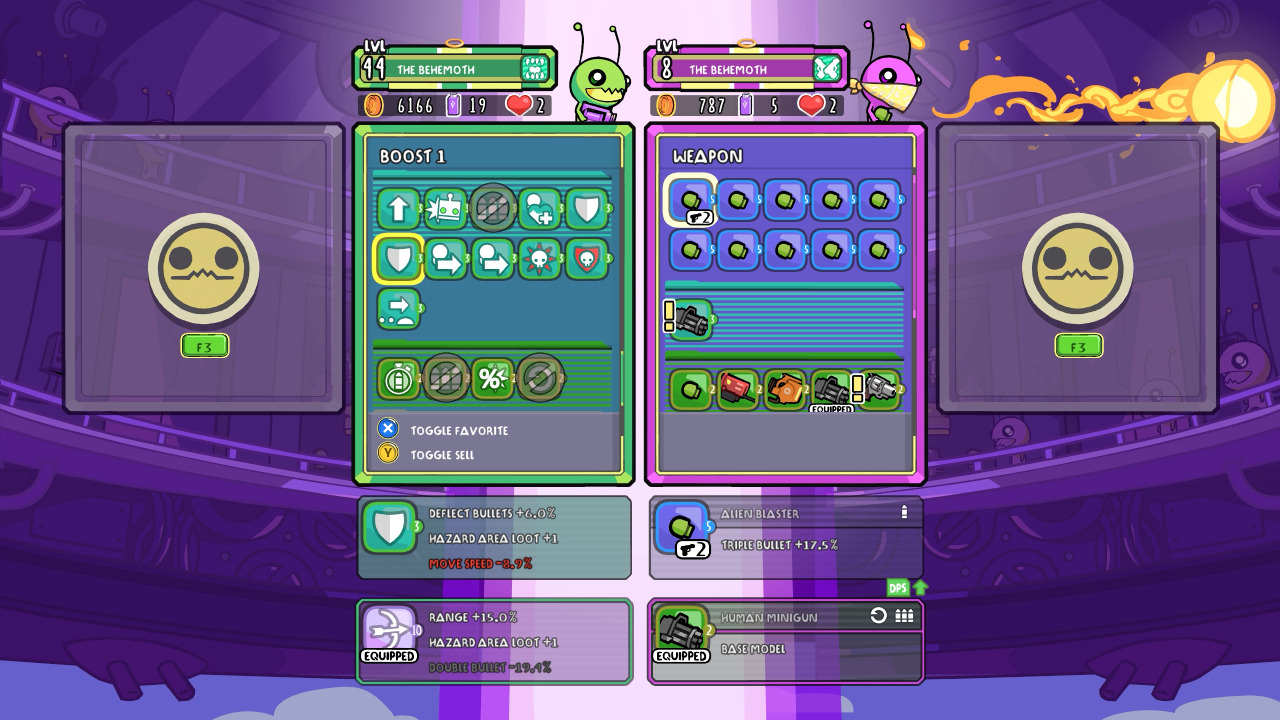Select the highlighted Alien Blaster slot

click(x=691, y=201)
